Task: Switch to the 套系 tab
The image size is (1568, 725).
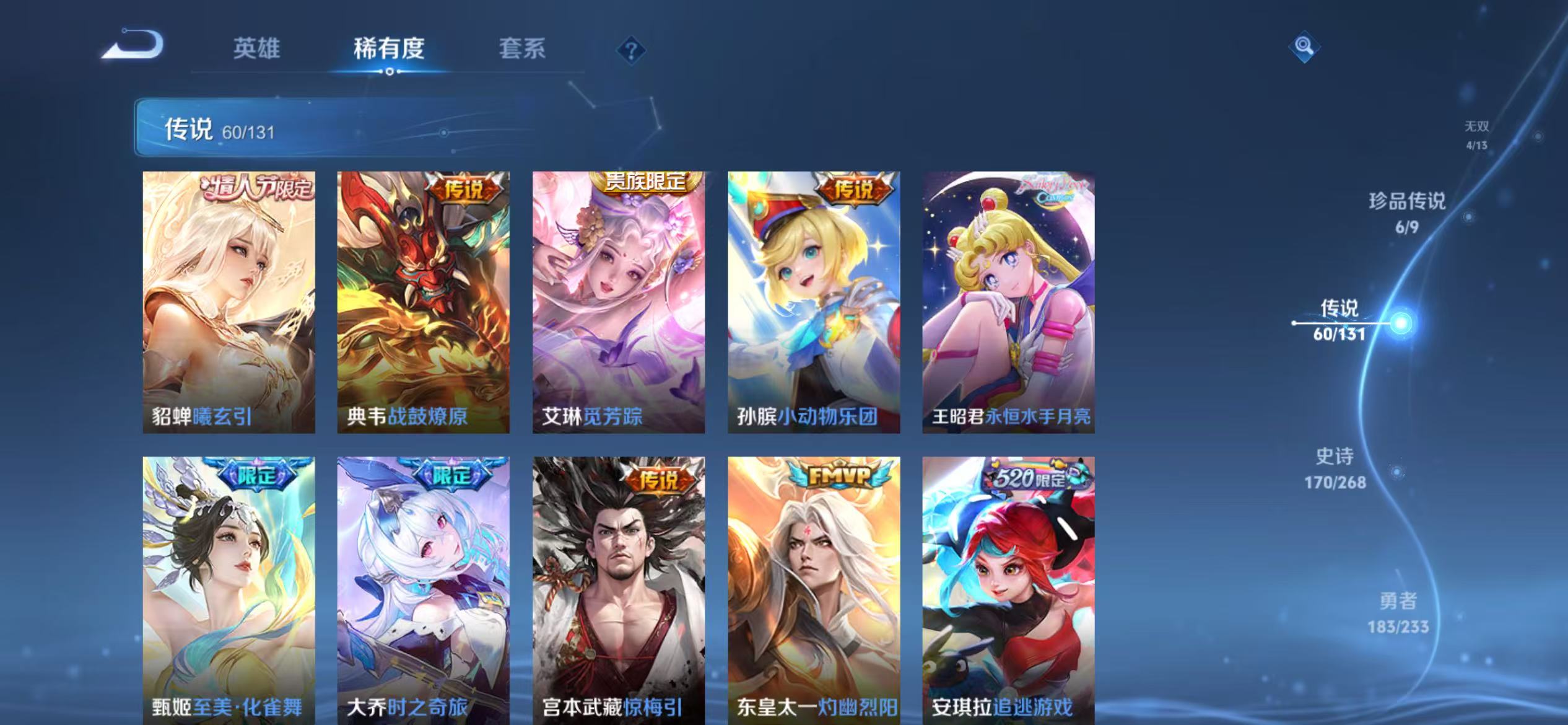Action: [522, 50]
